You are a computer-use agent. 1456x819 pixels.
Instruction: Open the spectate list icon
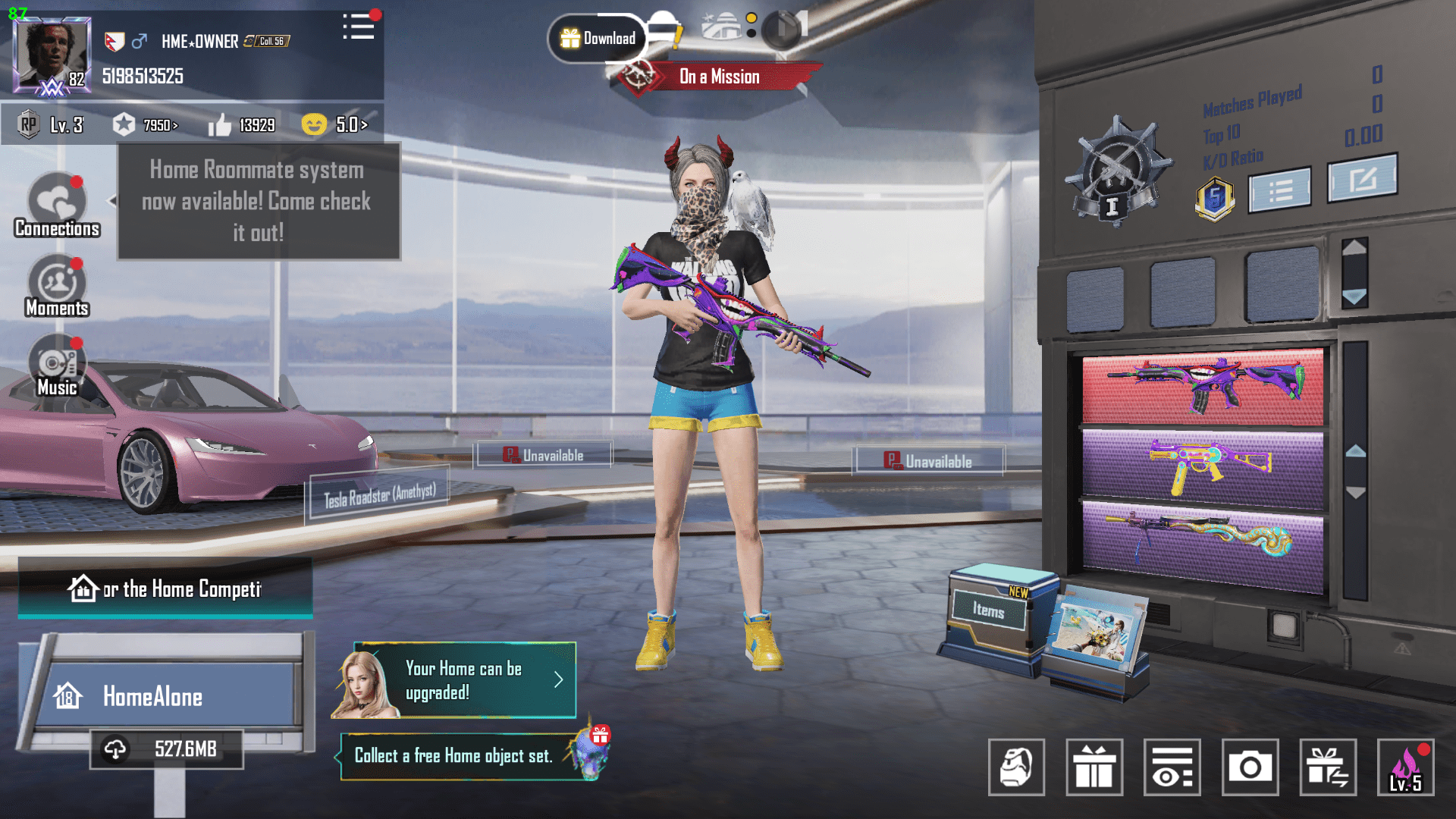(1172, 767)
